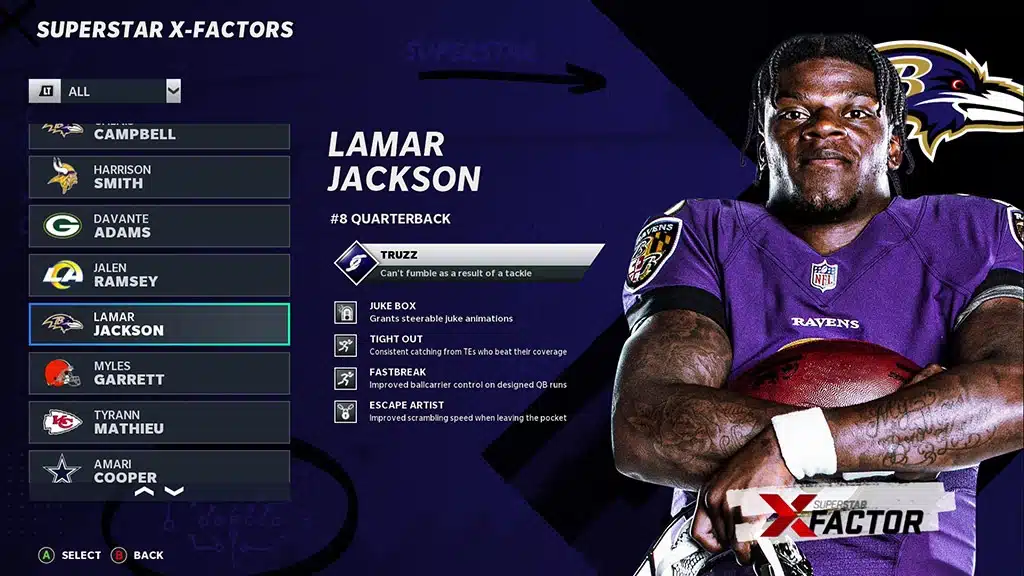Choose the Tyrann Mathieu row
The image size is (1024, 576).
pyautogui.click(x=159, y=422)
